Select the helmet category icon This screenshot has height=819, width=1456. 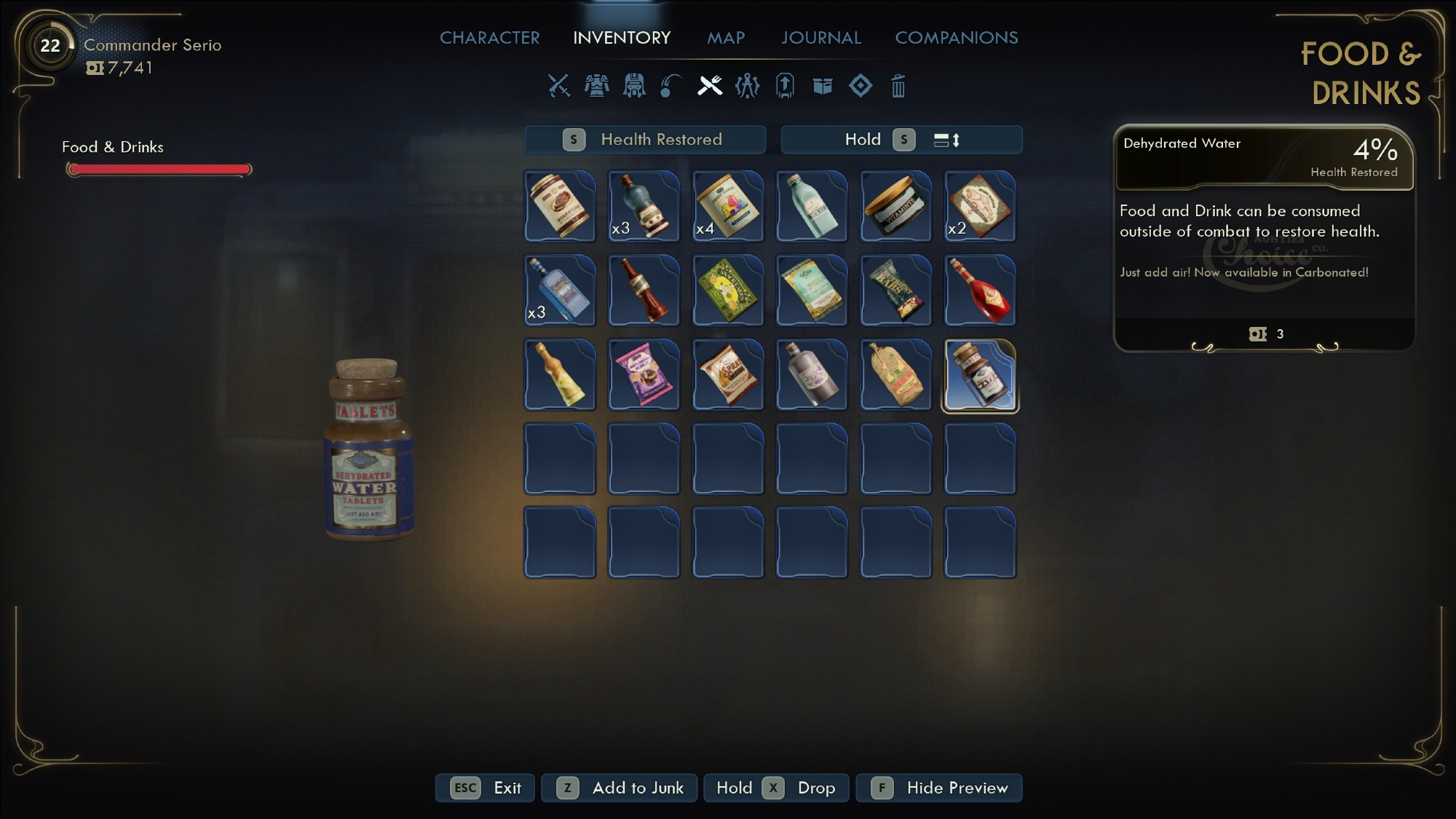634,86
